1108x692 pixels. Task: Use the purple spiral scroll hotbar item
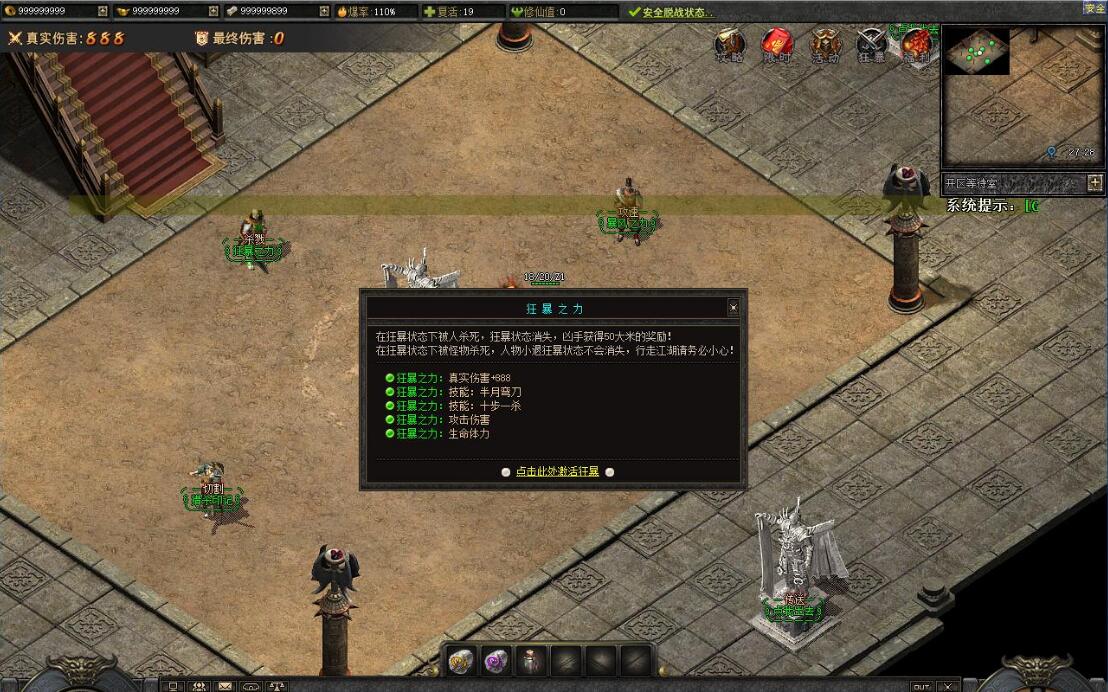(x=497, y=660)
